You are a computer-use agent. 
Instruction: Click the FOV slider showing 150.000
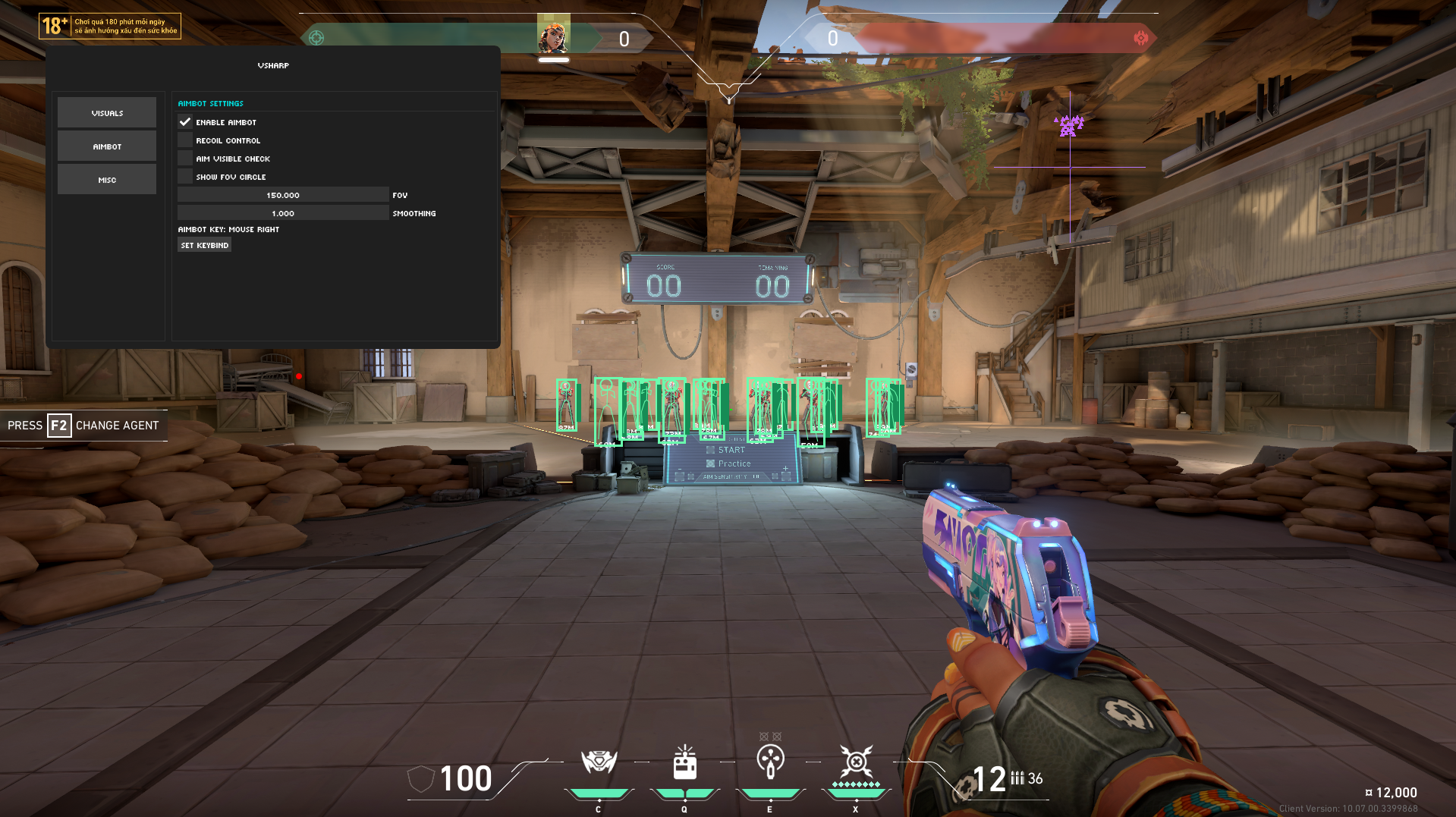coord(283,195)
